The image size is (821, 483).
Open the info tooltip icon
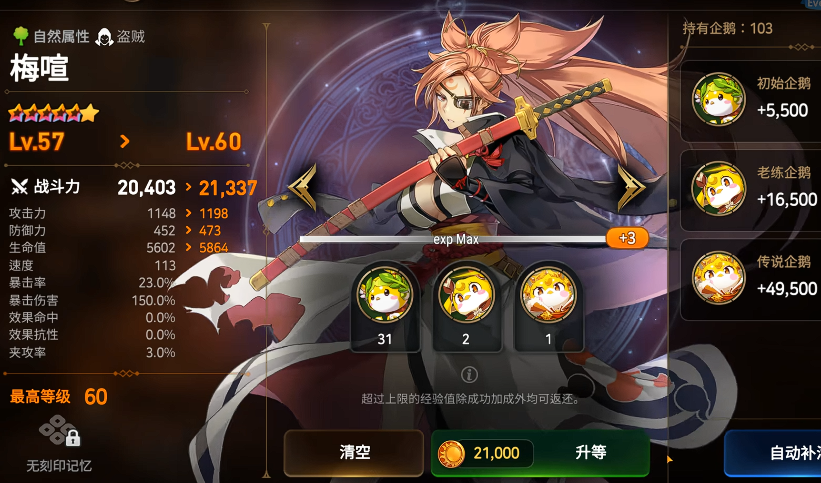tap(469, 375)
